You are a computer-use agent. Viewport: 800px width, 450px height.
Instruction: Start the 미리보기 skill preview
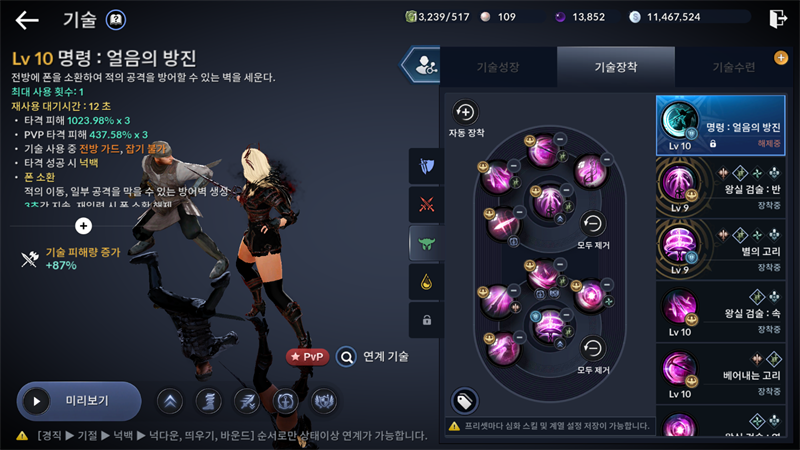click(79, 401)
